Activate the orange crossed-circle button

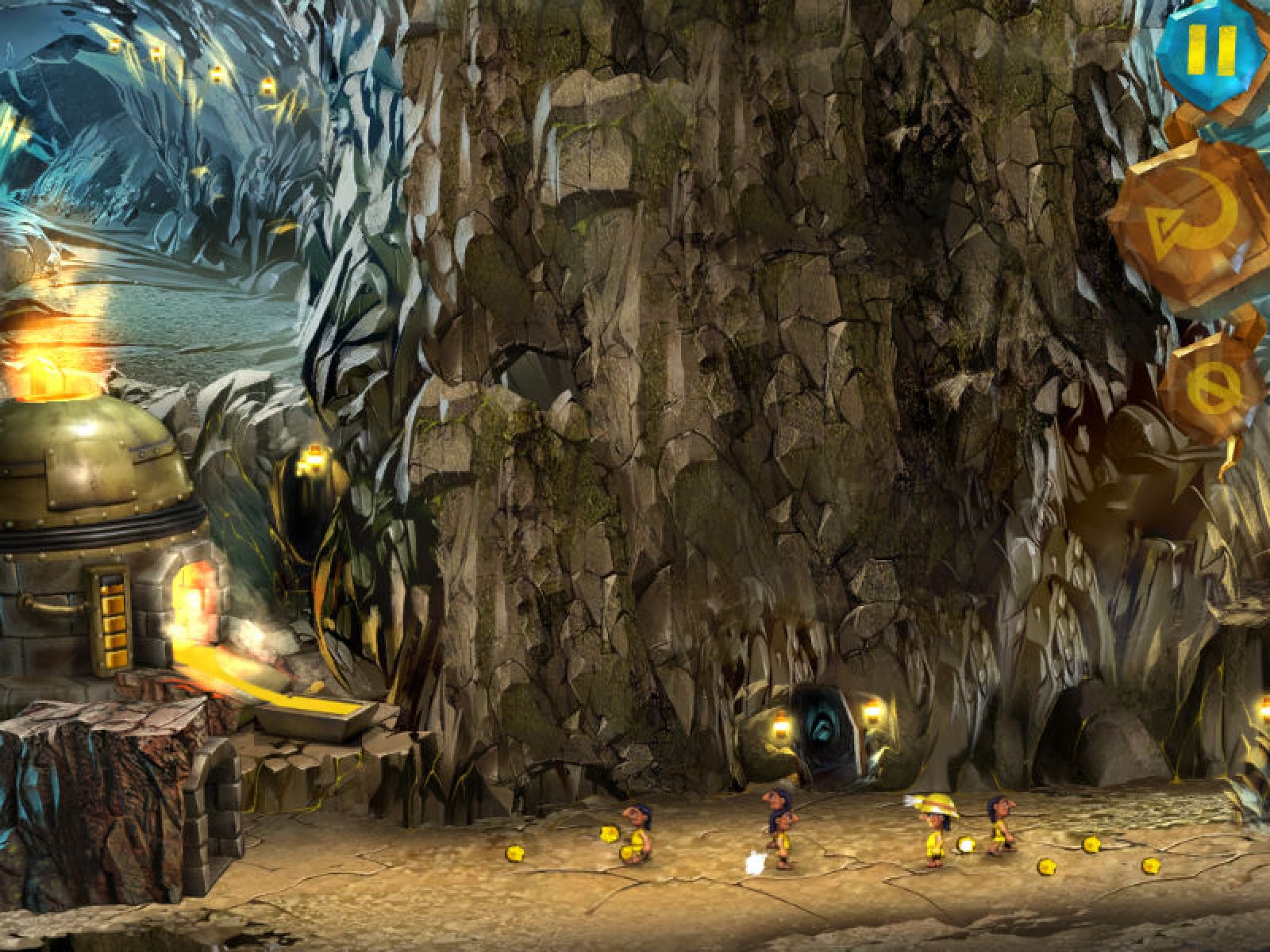pos(1213,386)
